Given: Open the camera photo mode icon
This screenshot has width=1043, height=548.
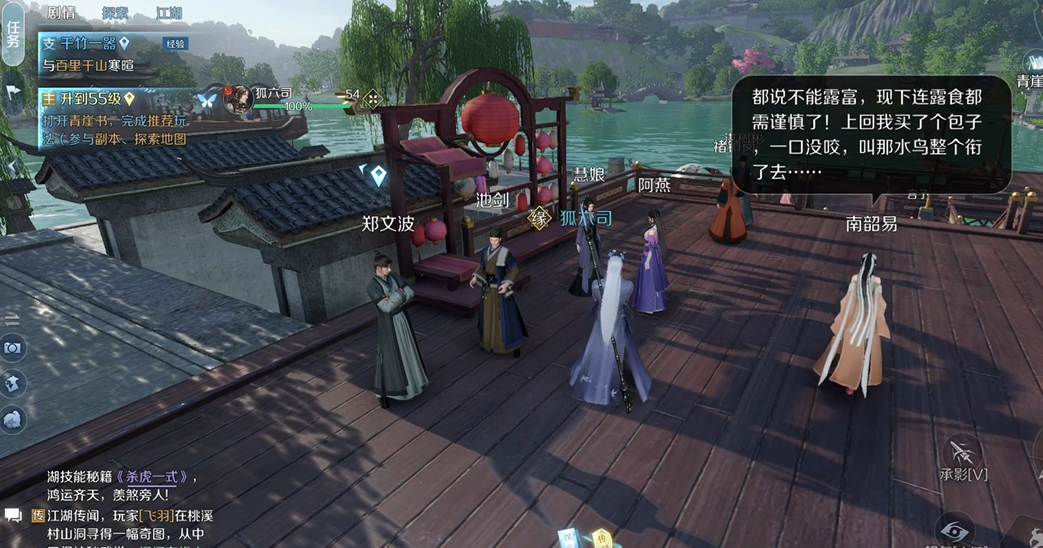Looking at the screenshot, I should tap(13, 347).
